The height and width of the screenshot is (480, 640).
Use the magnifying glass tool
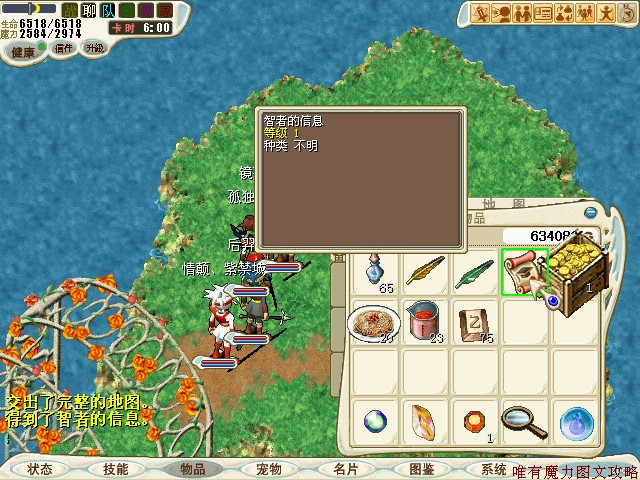(523, 422)
